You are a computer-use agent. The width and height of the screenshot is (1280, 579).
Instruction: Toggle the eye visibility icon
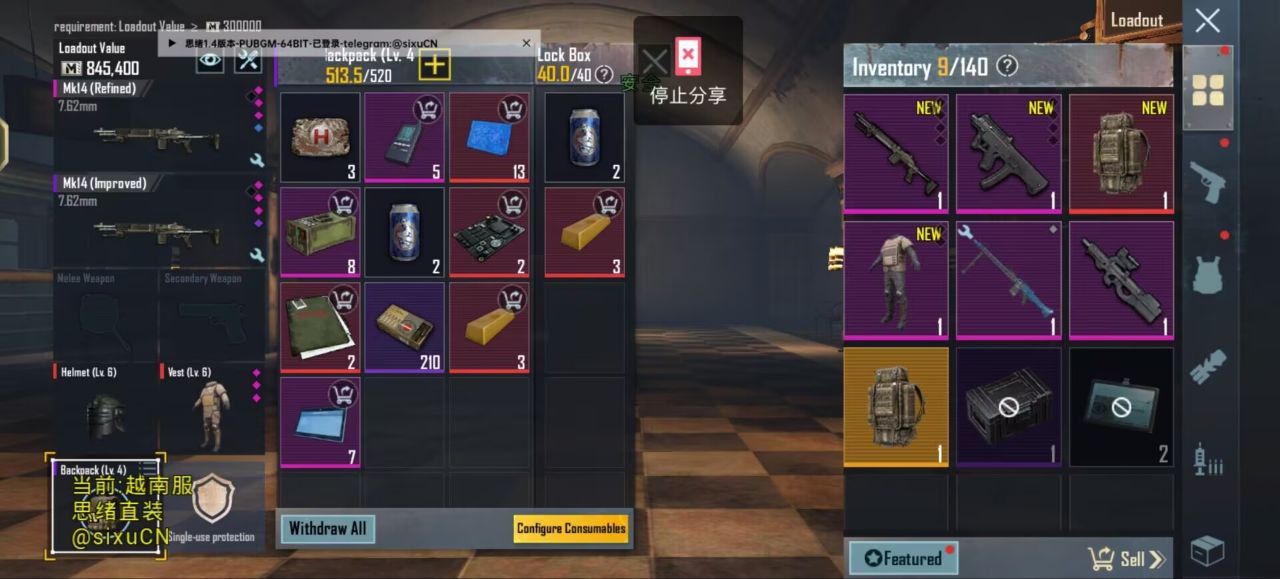[x=209, y=61]
